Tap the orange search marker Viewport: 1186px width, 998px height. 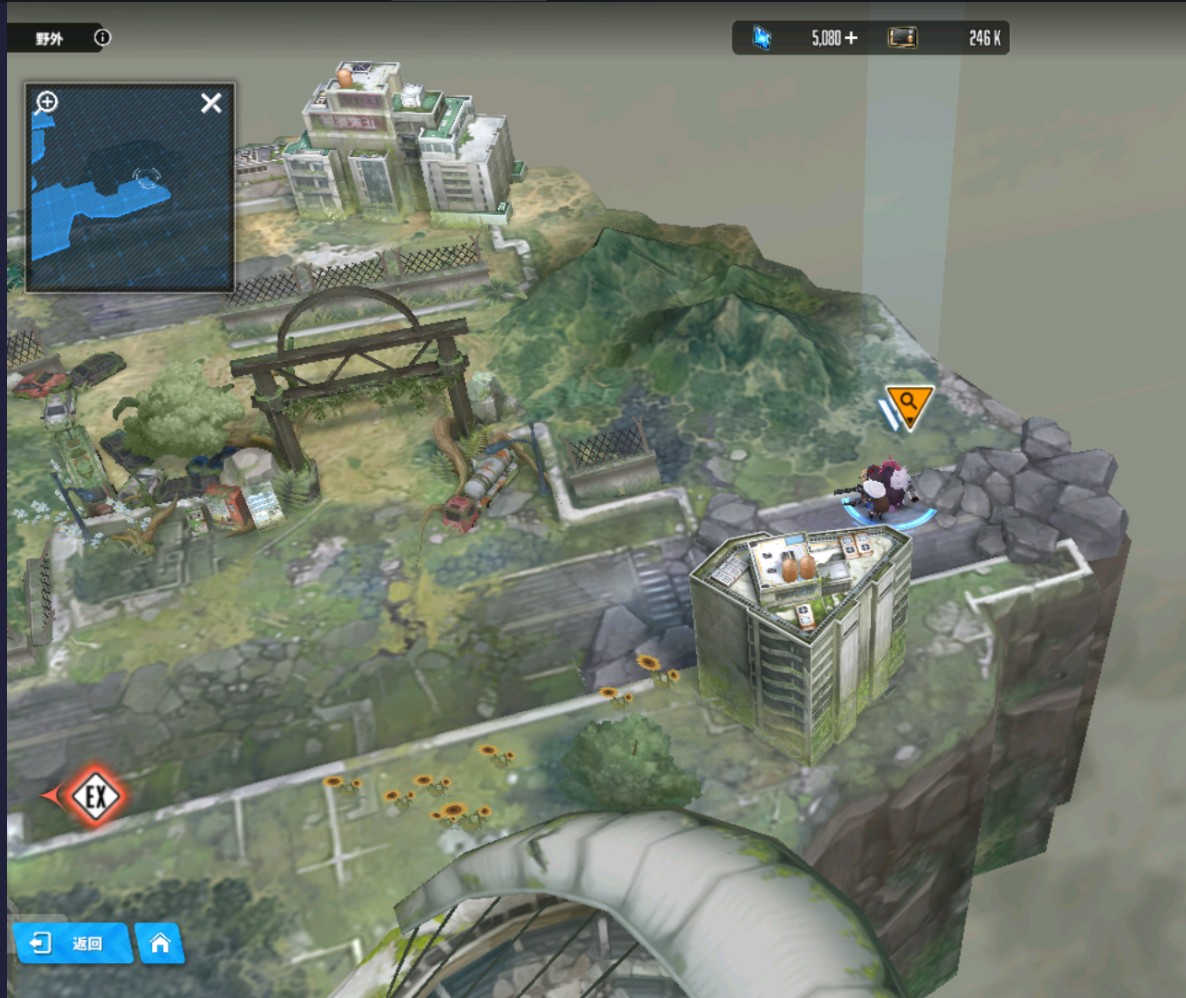click(909, 404)
